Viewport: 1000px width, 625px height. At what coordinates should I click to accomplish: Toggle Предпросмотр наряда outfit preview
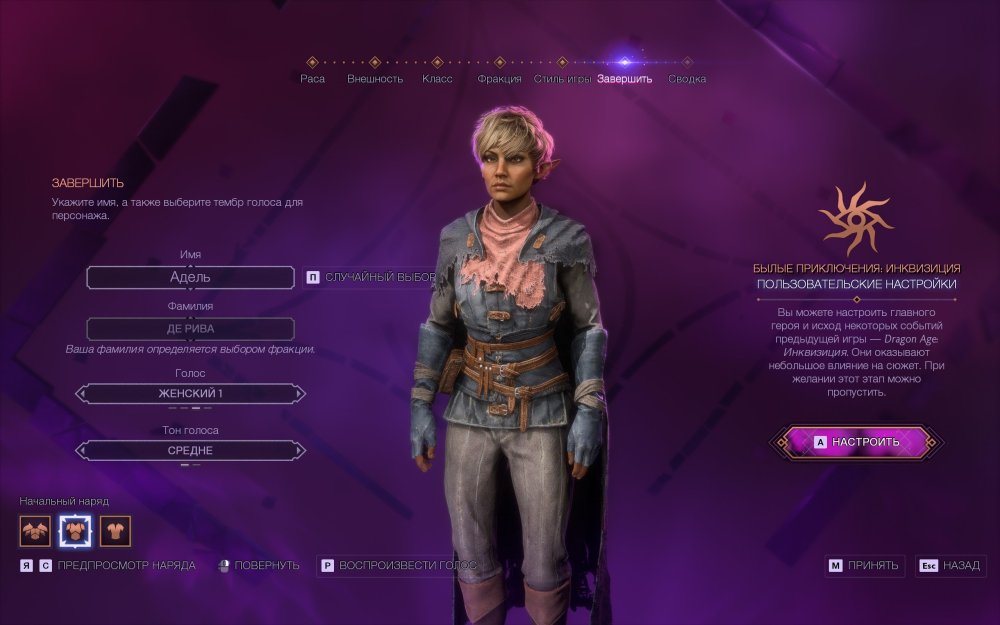pos(108,566)
